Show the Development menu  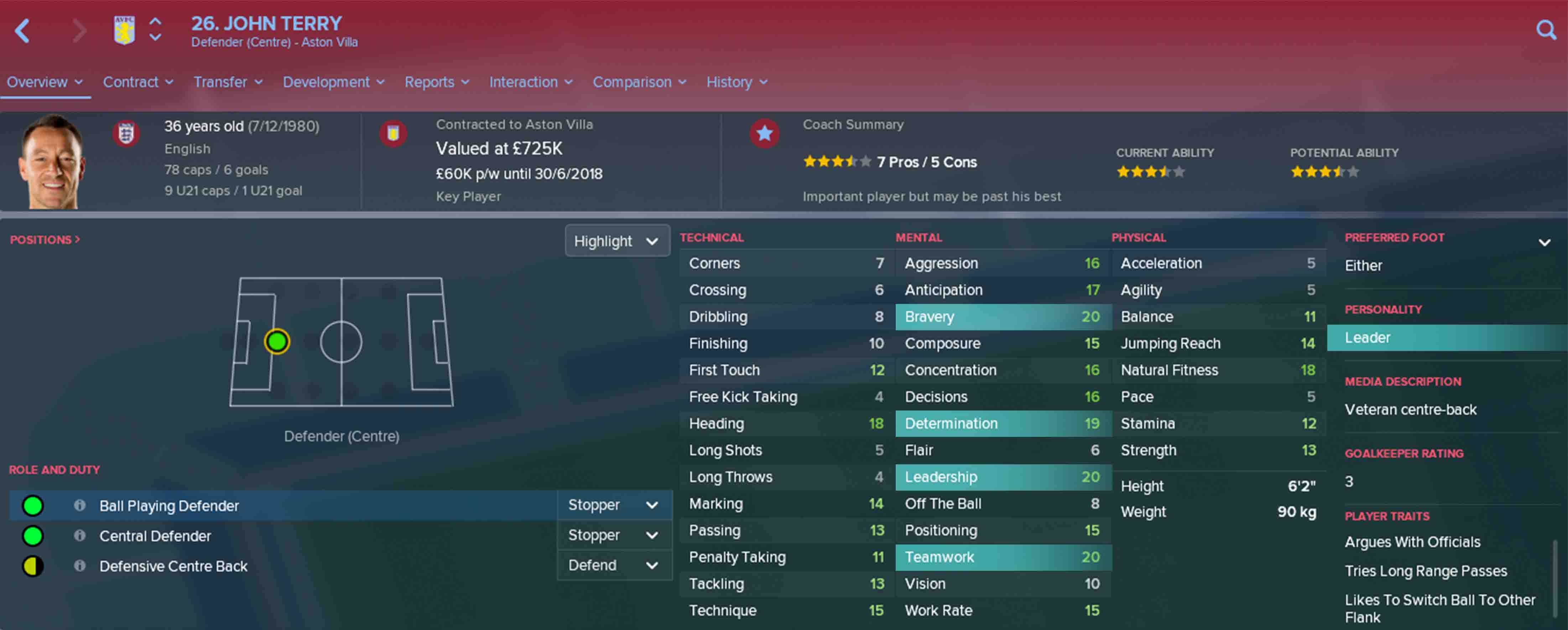333,82
